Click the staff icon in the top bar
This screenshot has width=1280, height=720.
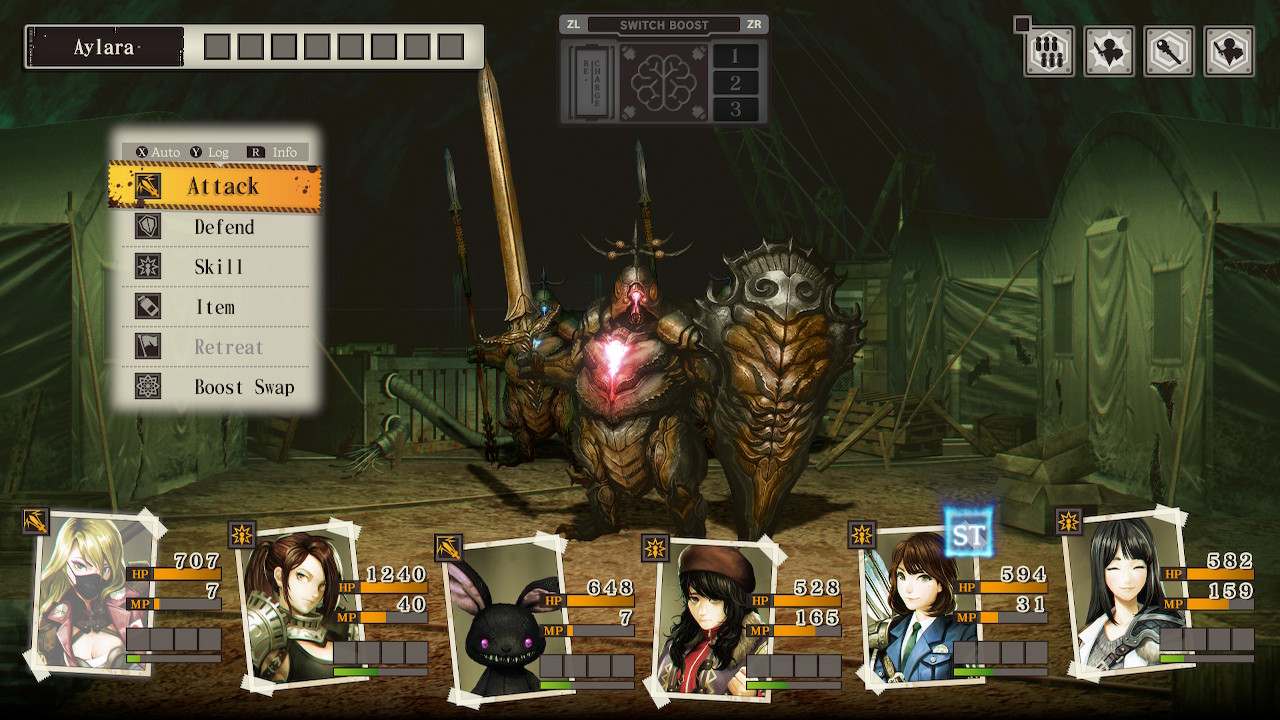pyautogui.click(x=1169, y=52)
